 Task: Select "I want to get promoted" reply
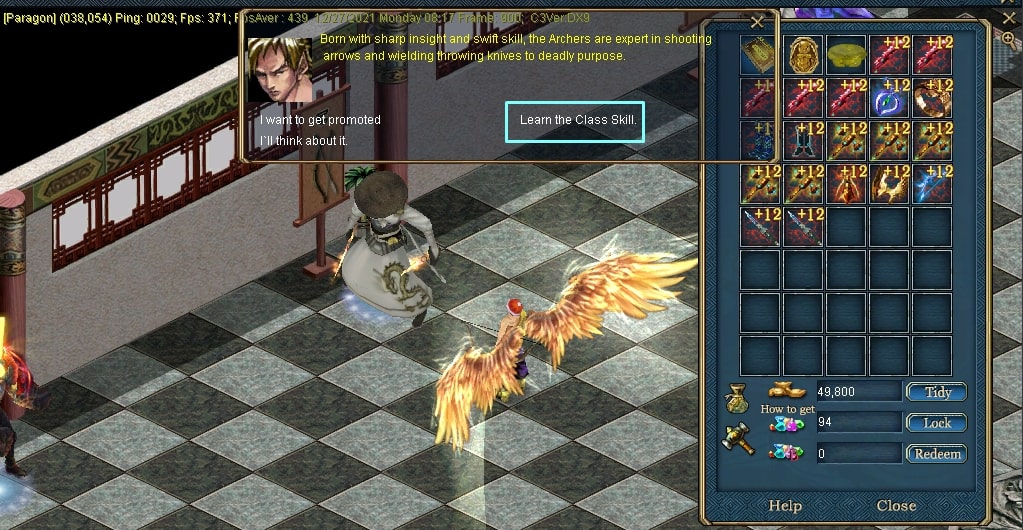pos(320,120)
